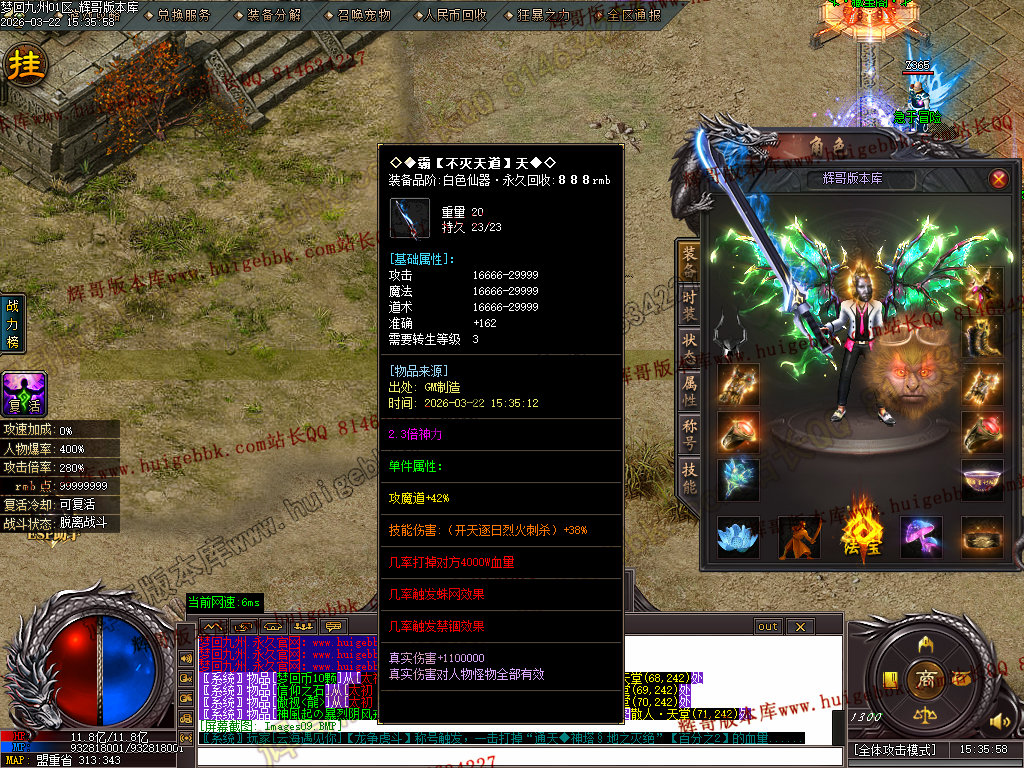Screen dimensions: 1024x768
Task: Switch to the 状态 status tab
Action: point(689,352)
